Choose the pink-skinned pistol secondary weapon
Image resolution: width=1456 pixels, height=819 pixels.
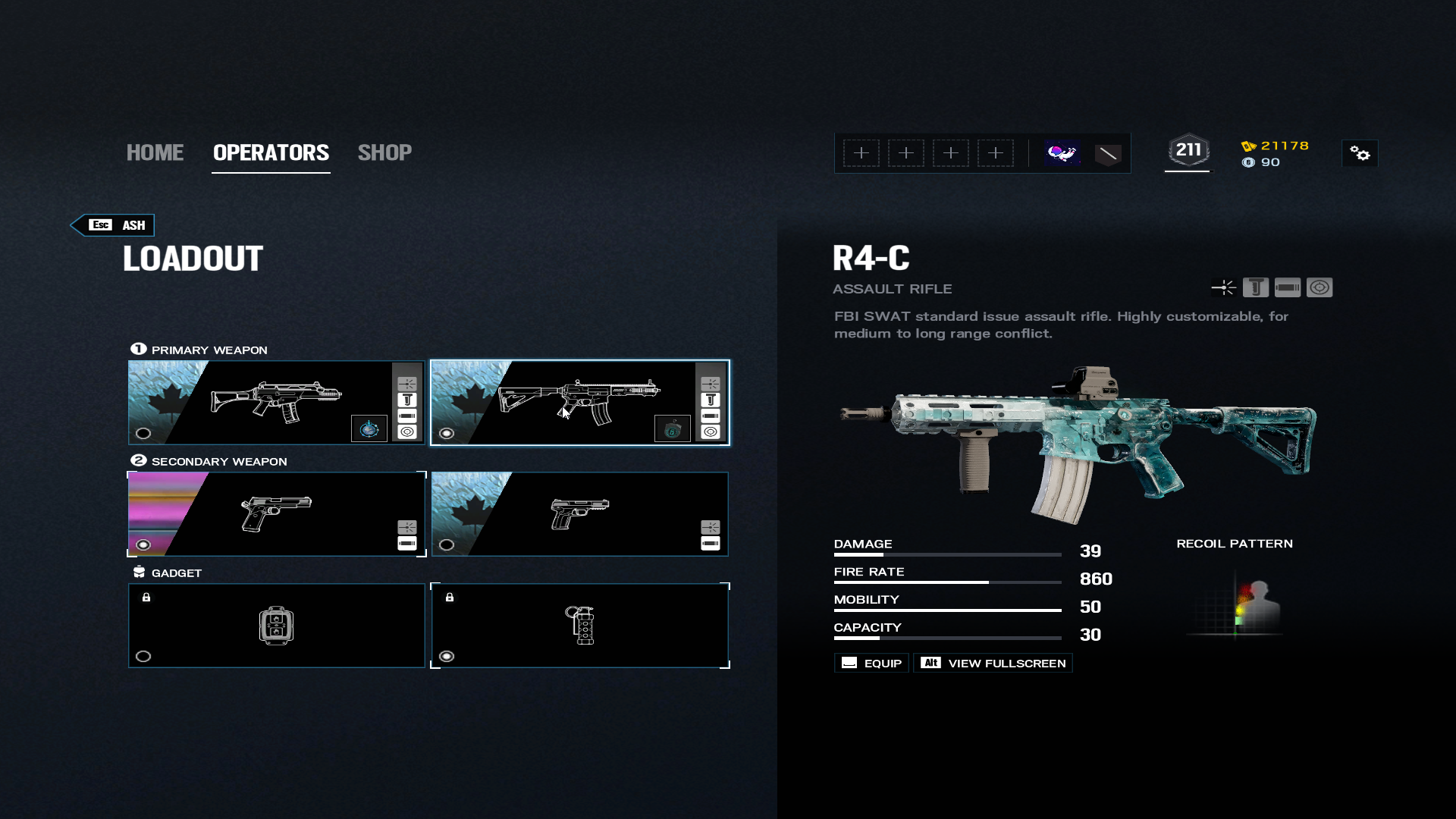coord(276,514)
